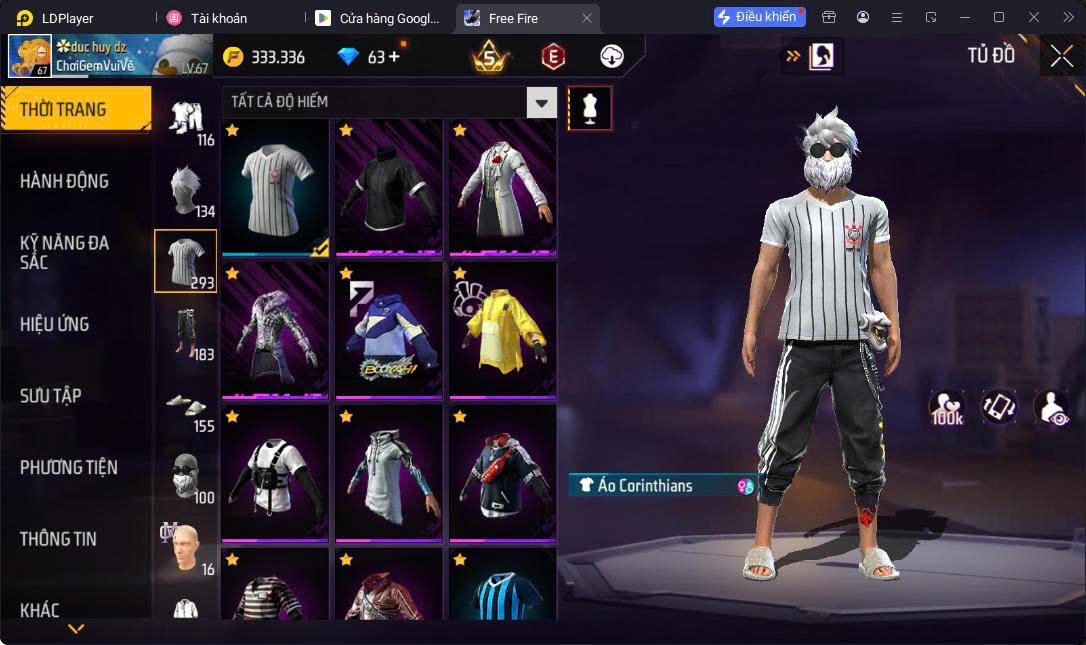Select the blue Booyah hoodie item
This screenshot has height=645, width=1086.
[x=388, y=328]
